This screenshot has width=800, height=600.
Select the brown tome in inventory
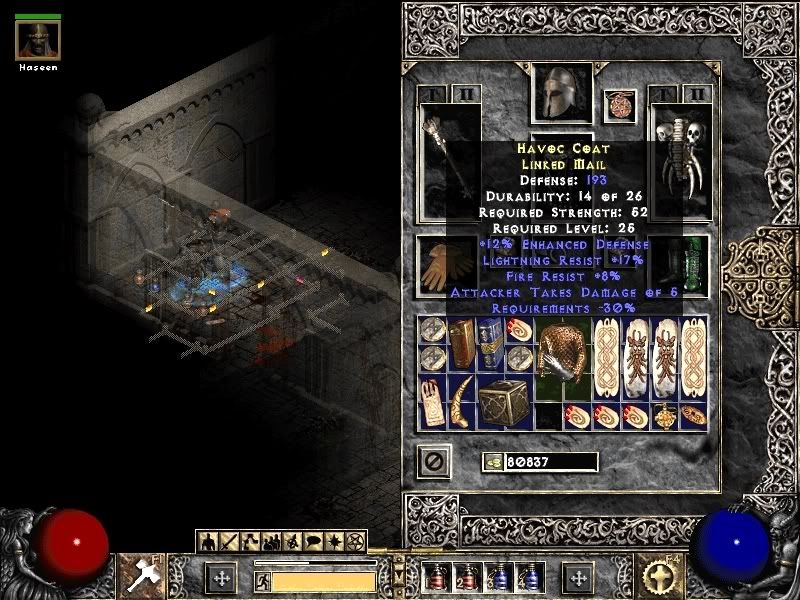[463, 345]
